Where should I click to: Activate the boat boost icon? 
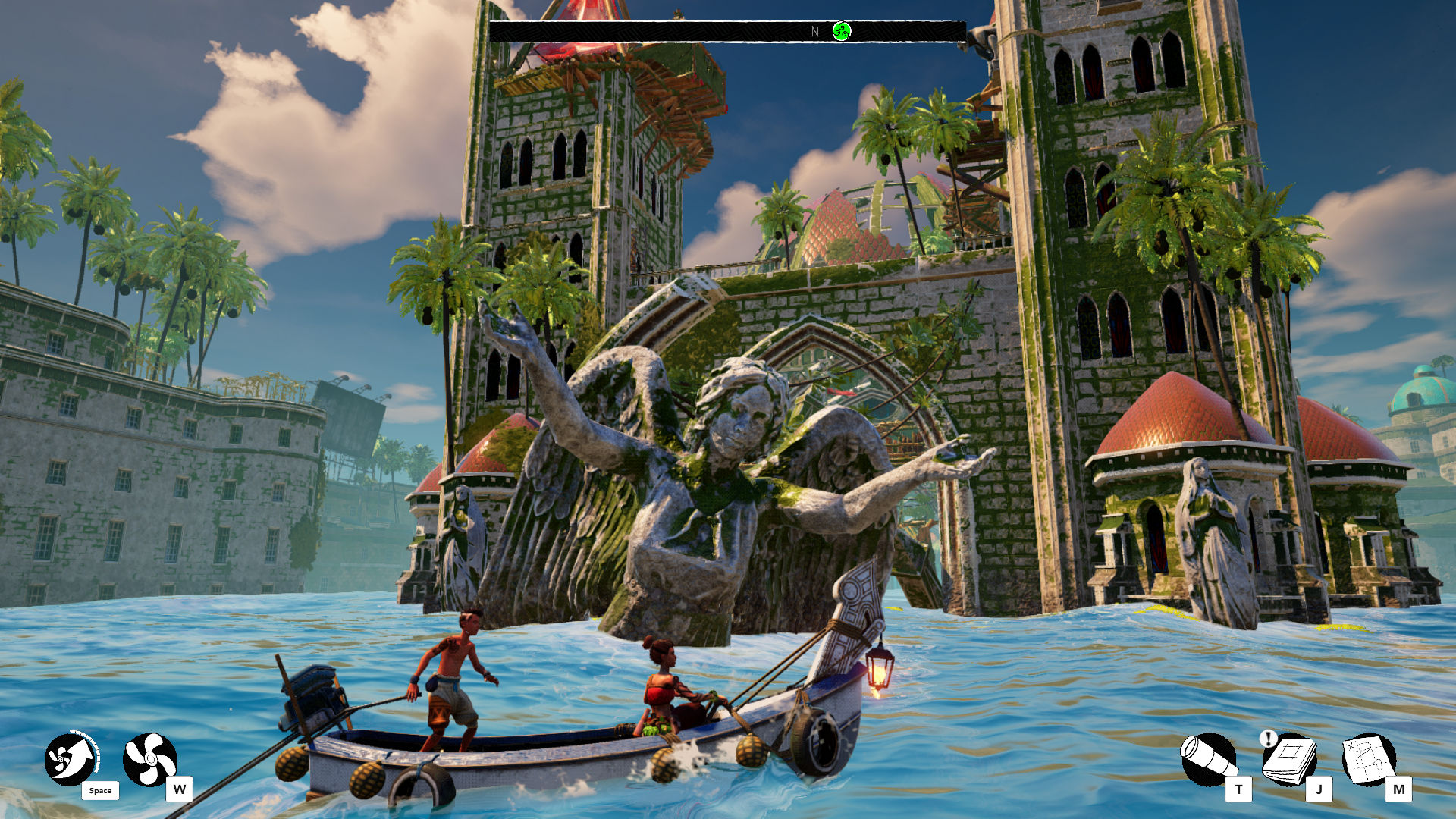click(x=71, y=758)
